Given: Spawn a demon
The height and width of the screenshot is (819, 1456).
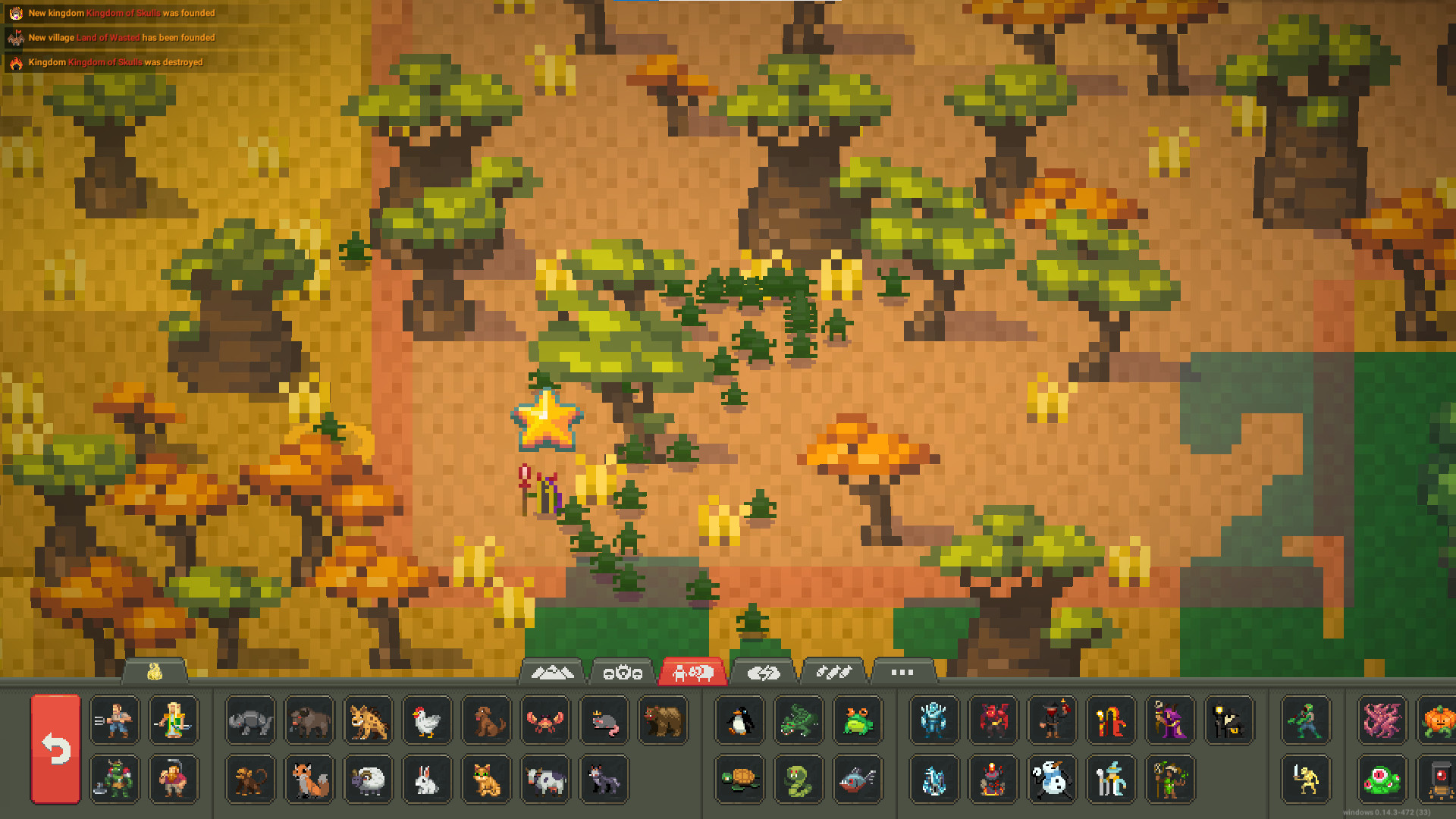Looking at the screenshot, I should tap(993, 721).
